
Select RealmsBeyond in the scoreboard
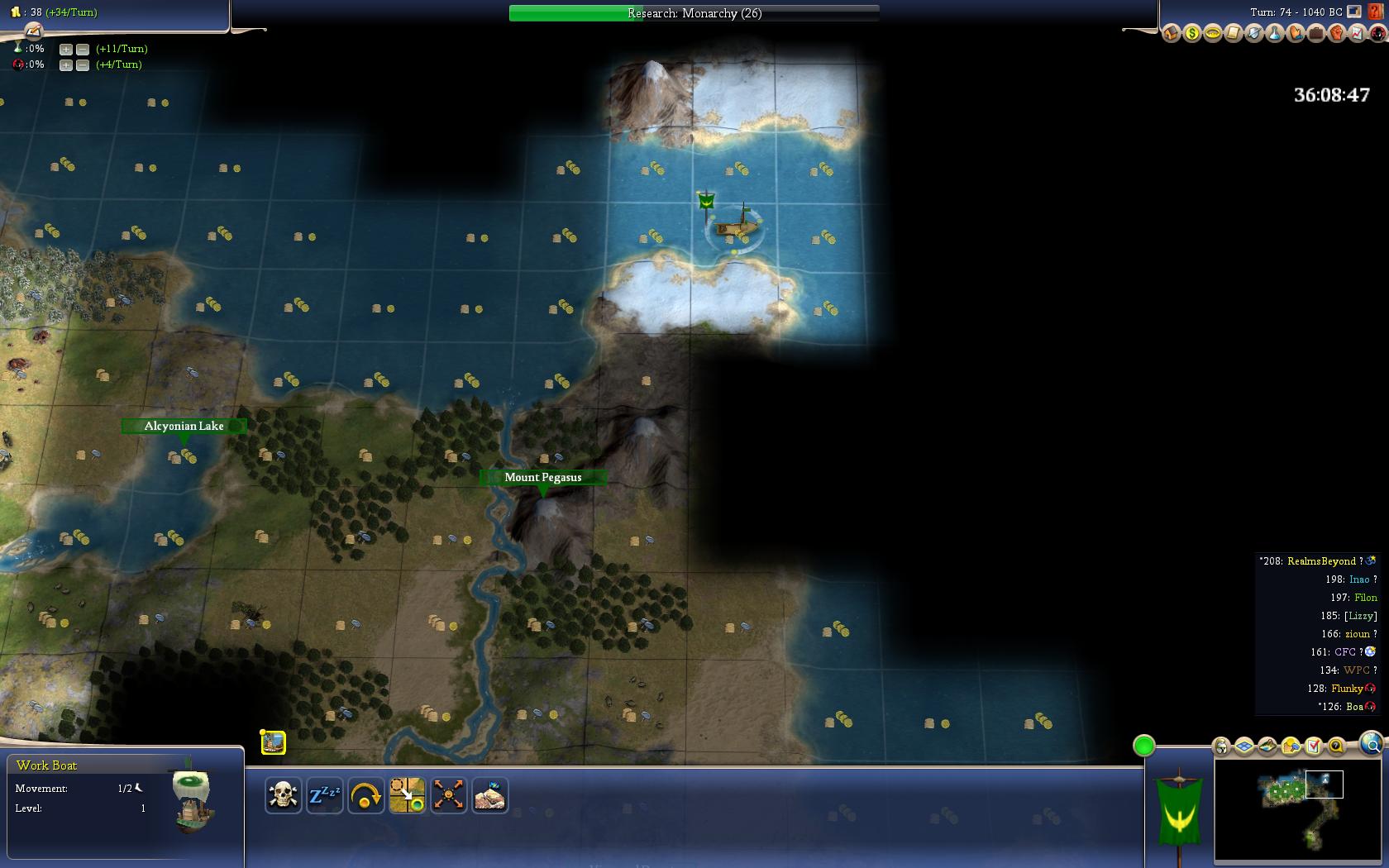click(1321, 561)
